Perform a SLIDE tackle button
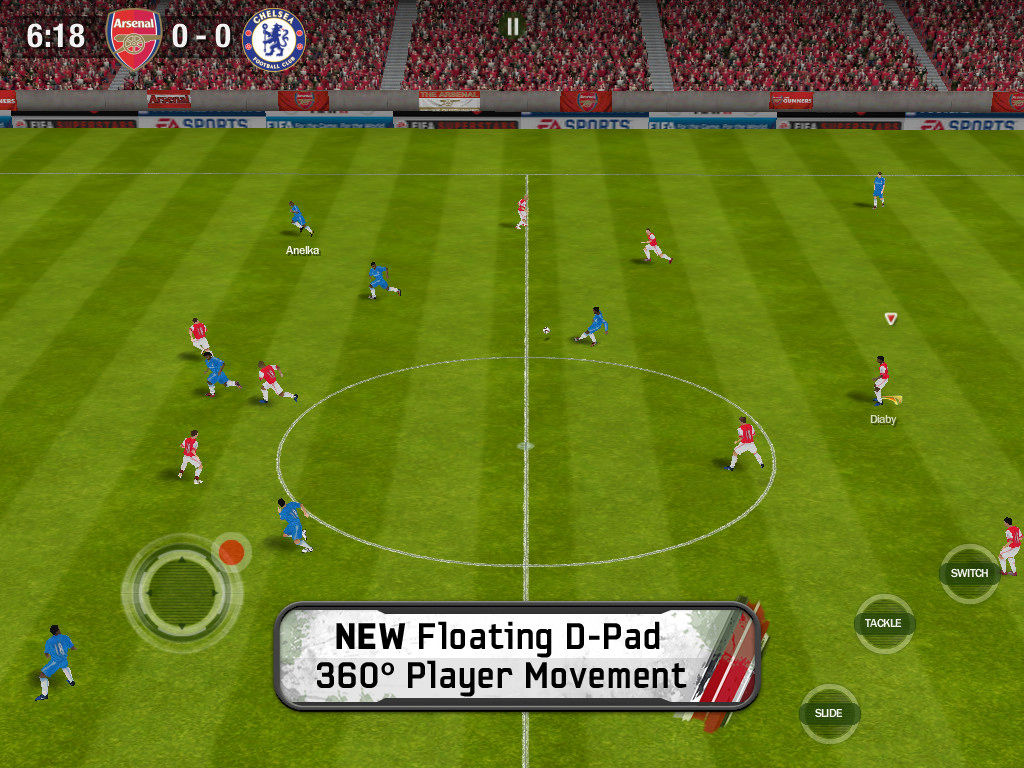Screen dimensions: 1024x768 coord(829,713)
